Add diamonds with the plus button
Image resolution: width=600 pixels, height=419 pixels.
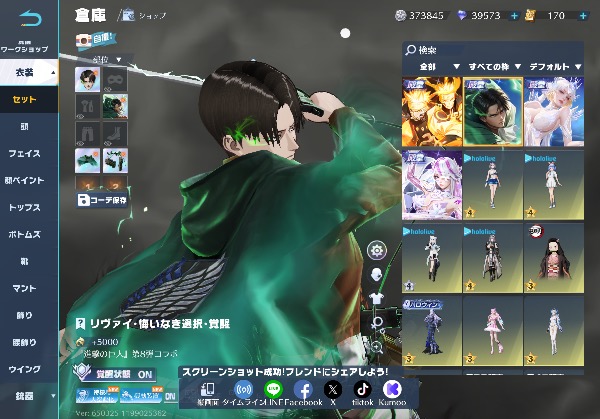click(x=514, y=16)
